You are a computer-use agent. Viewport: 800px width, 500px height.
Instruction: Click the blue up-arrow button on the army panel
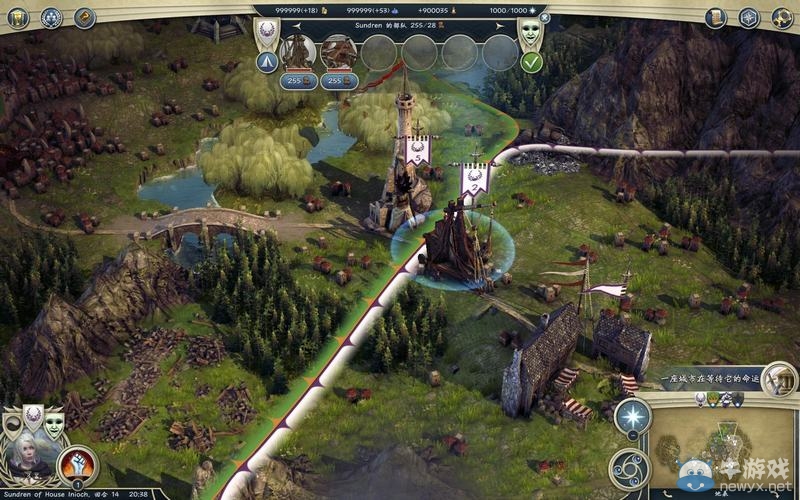coord(267,62)
